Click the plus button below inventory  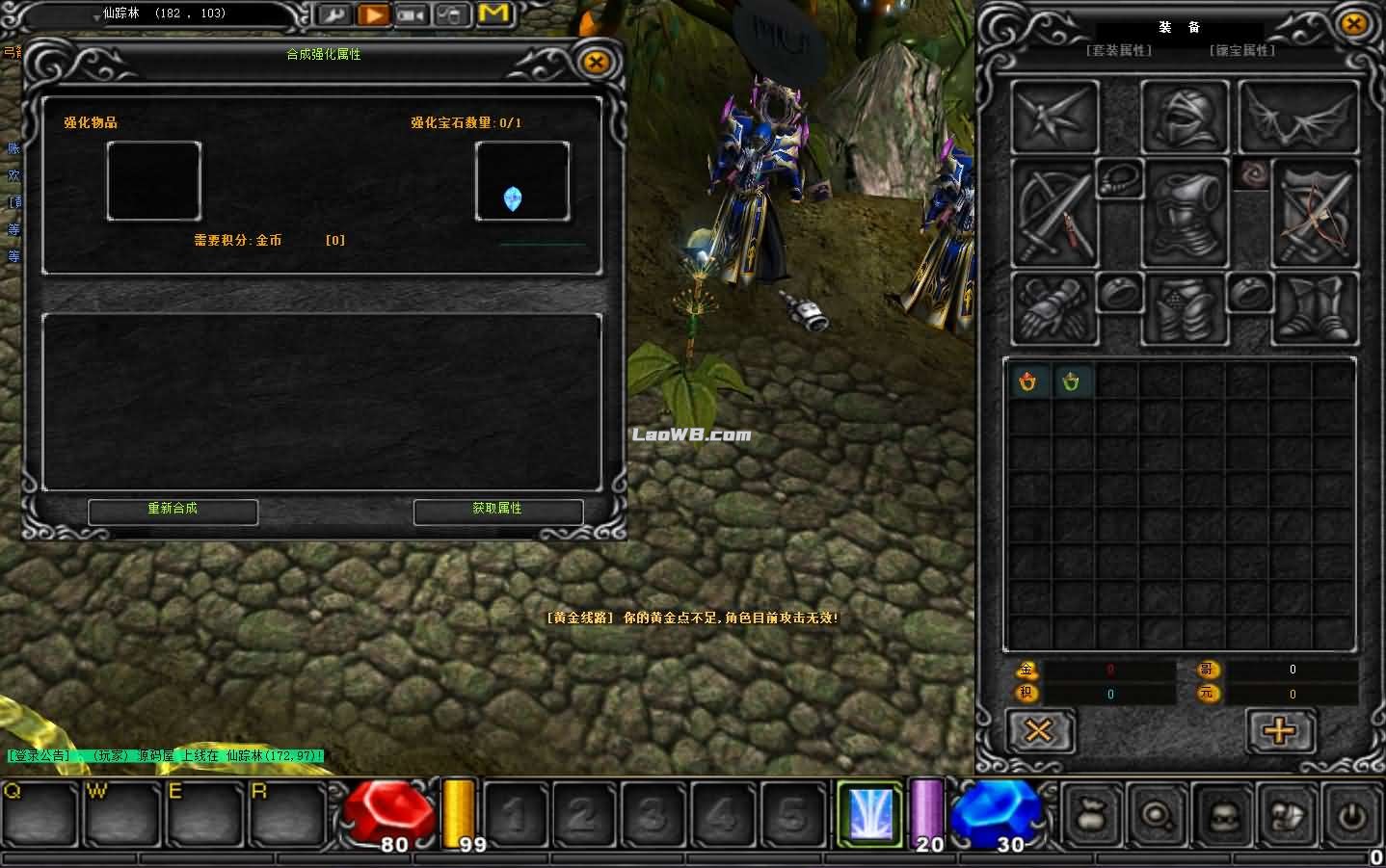coord(1280,731)
